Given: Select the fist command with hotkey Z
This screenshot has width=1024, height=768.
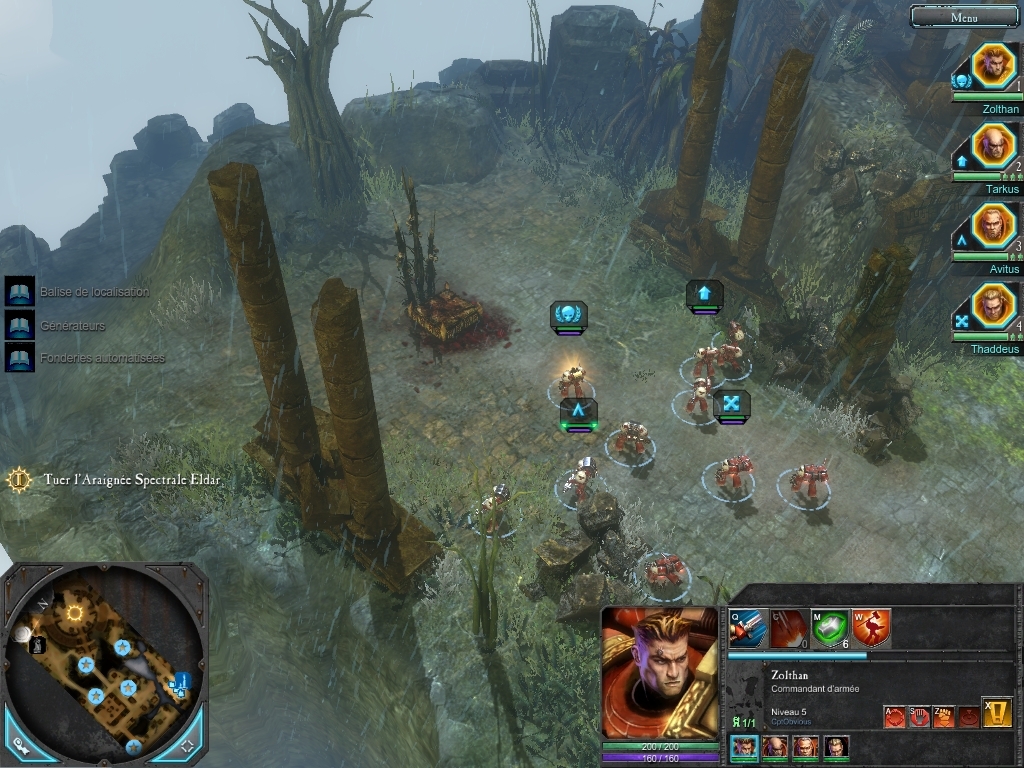Looking at the screenshot, I should [943, 716].
